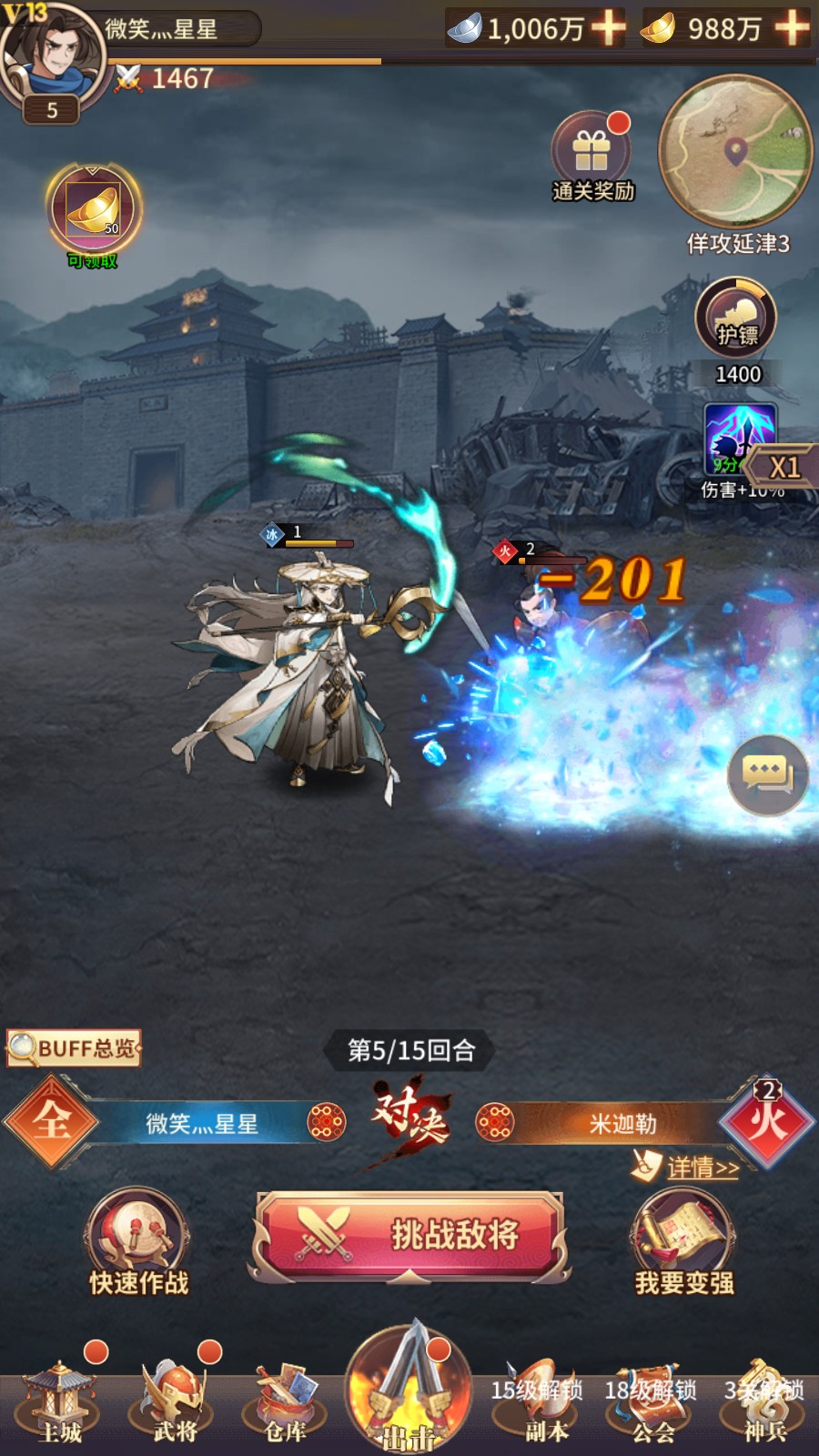The image size is (819, 1456).
Task: Open the 佯攻延津3 stage minimap
Action: (x=734, y=151)
